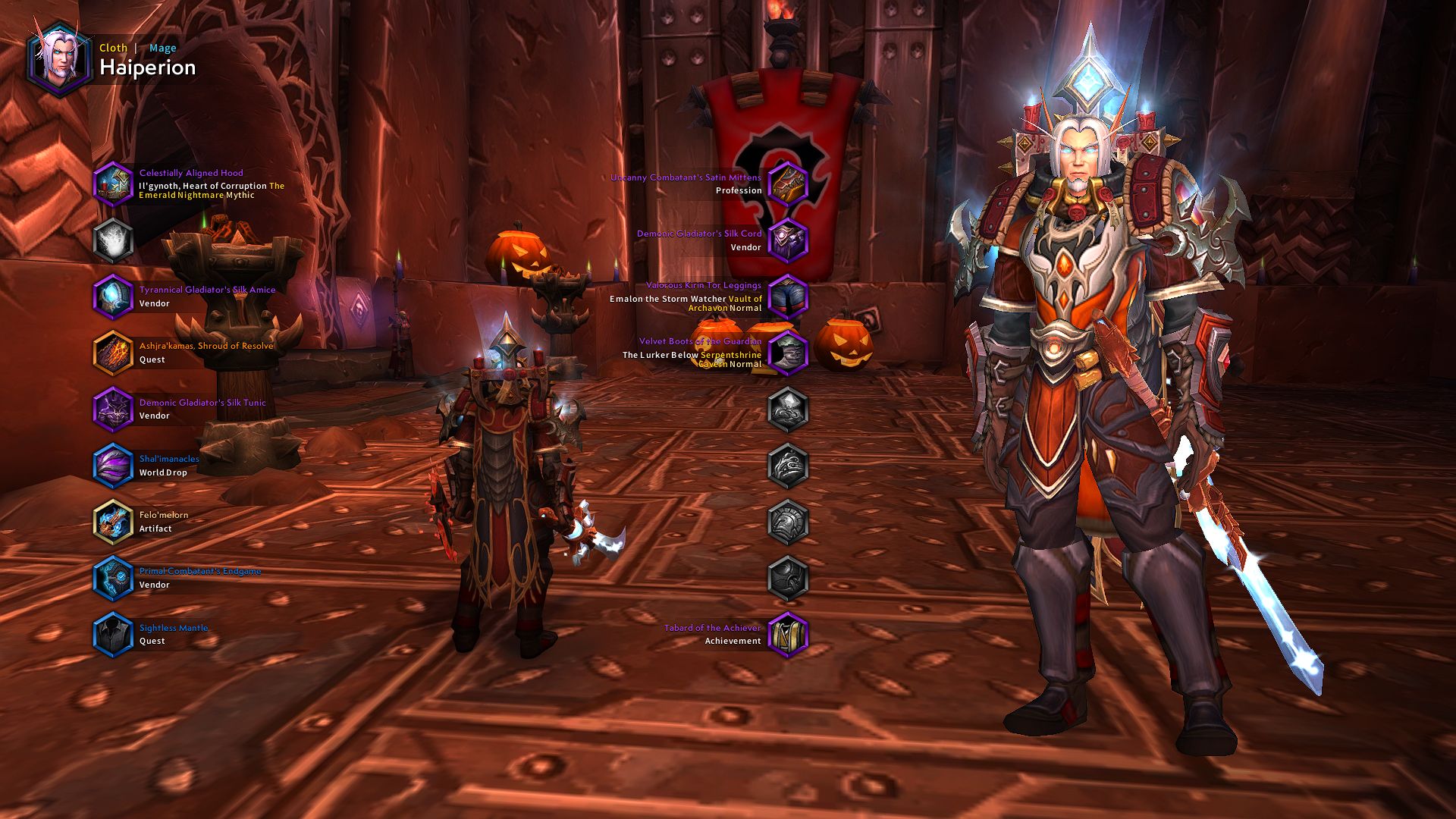
Task: Open the Felo'melorn artifact weapon icon
Action: point(114,521)
